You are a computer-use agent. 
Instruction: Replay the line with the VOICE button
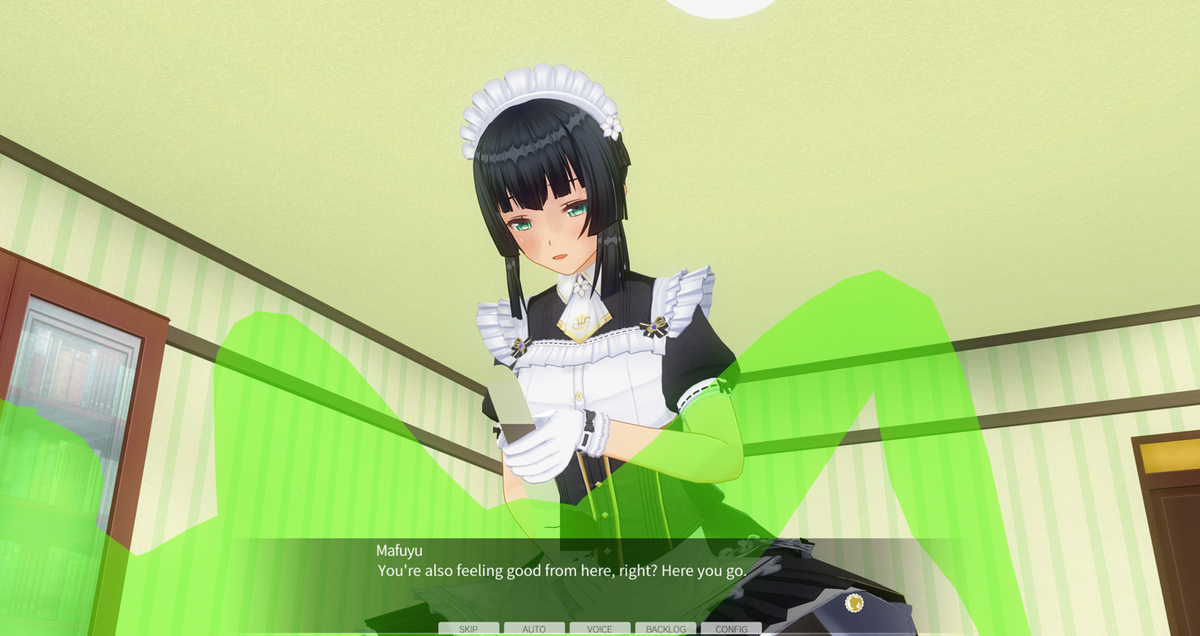pyautogui.click(x=600, y=629)
